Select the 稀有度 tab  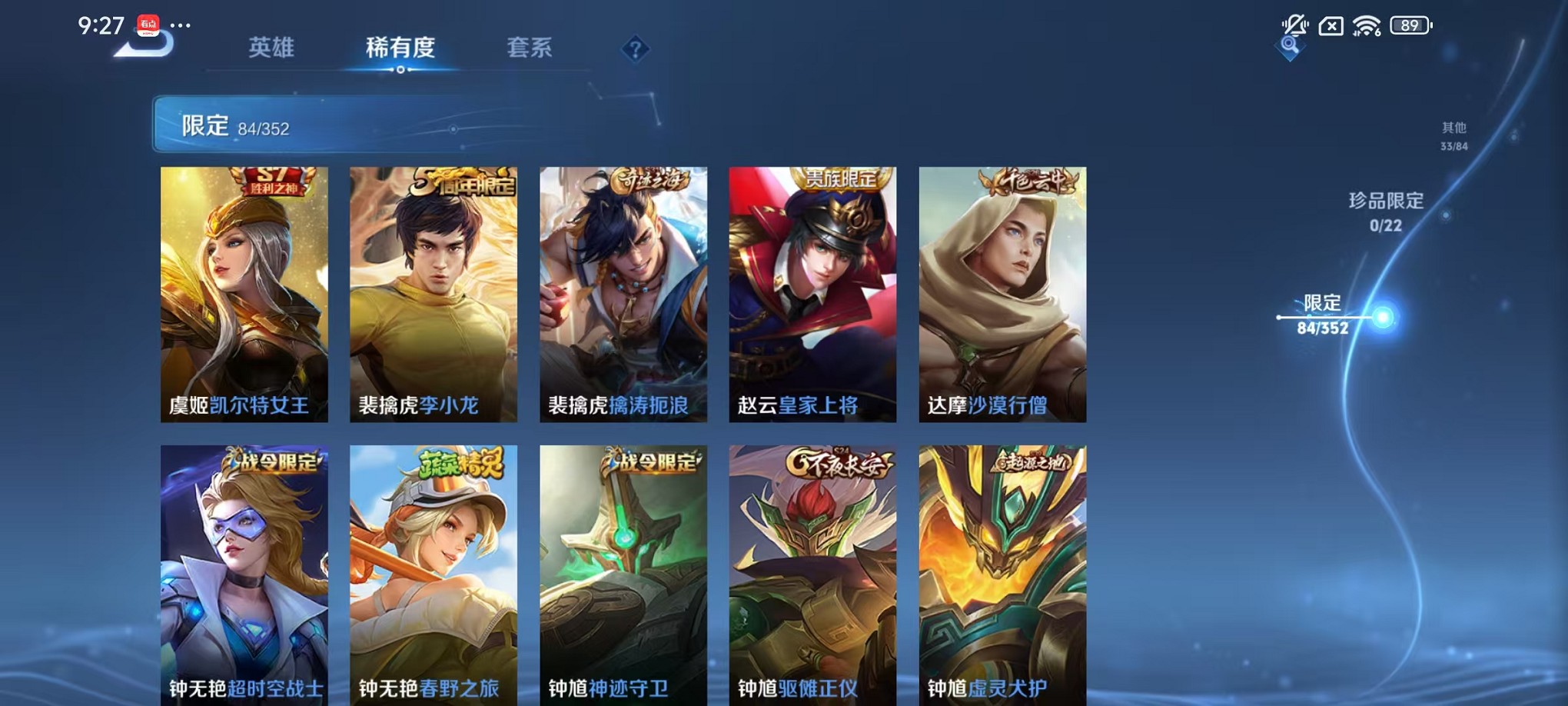pyautogui.click(x=400, y=48)
